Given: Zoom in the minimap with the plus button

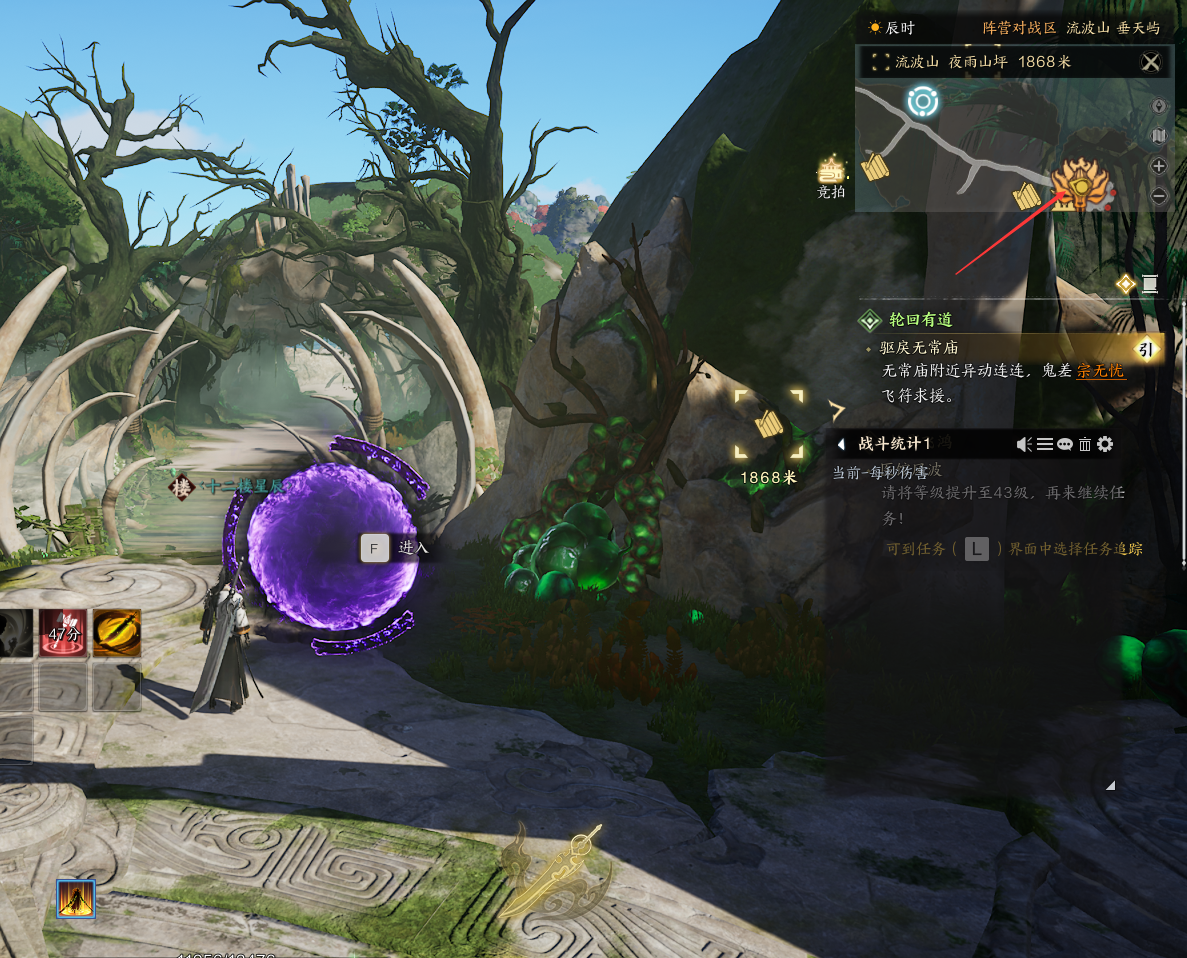Looking at the screenshot, I should click(x=1159, y=166).
